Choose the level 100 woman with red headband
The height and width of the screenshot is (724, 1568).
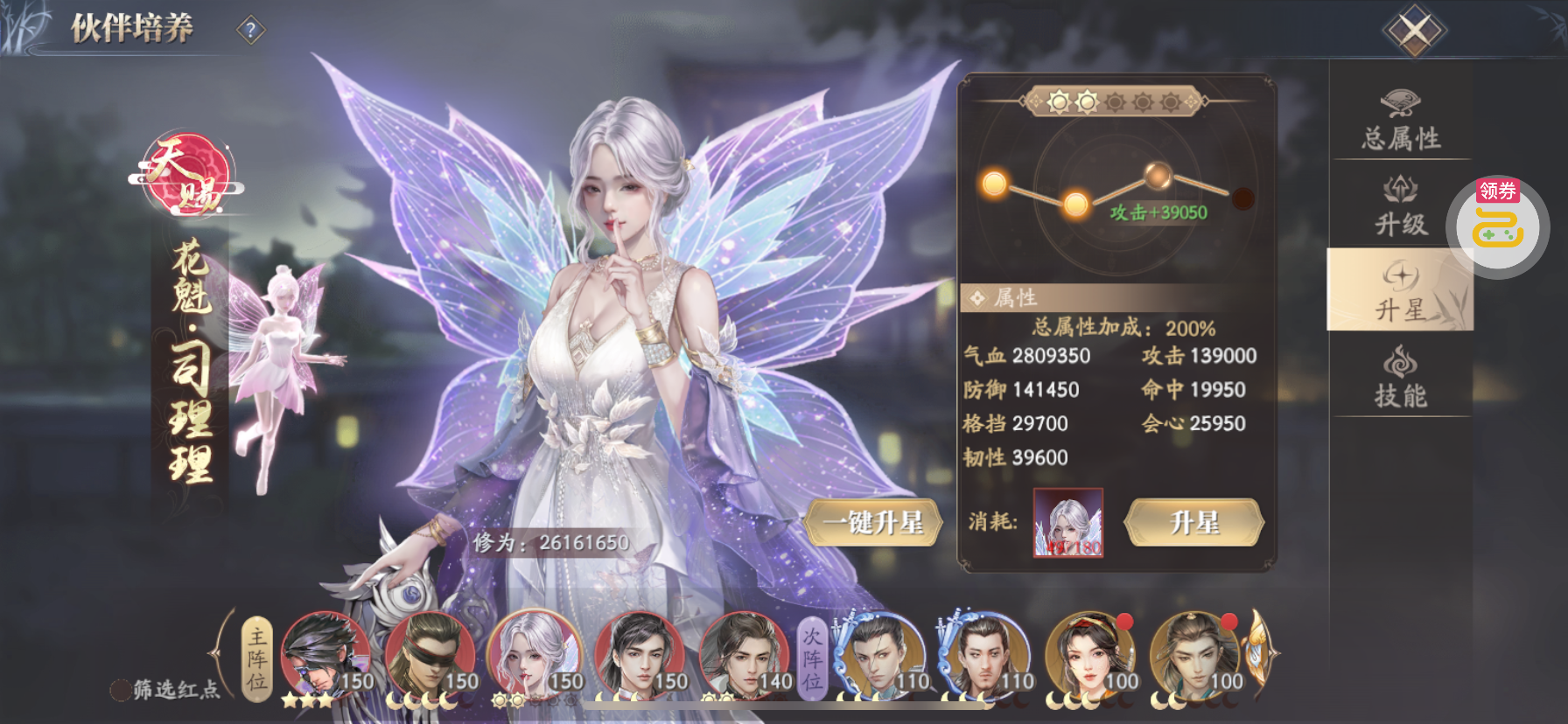1088,656
